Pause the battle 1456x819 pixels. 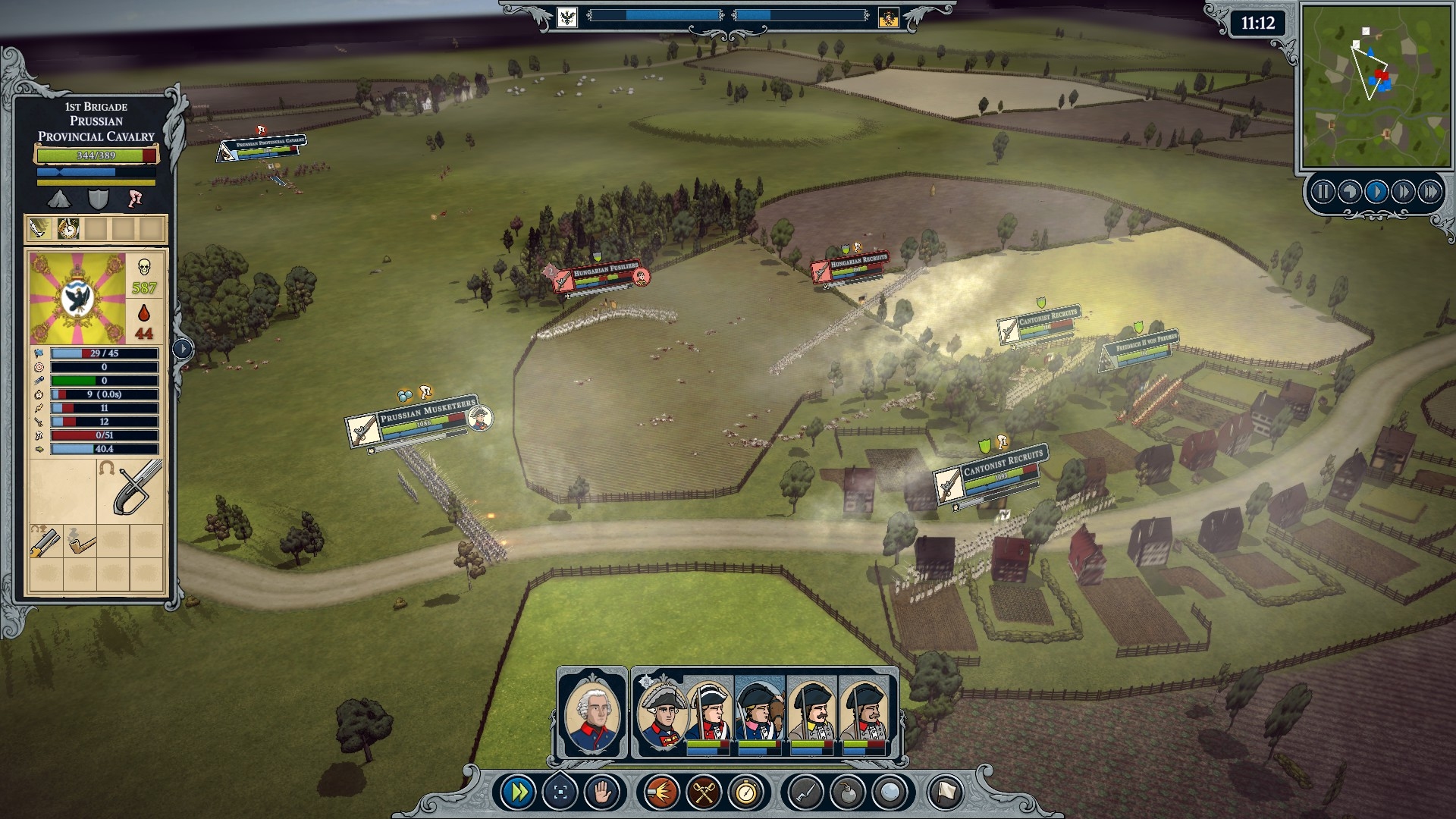click(x=1323, y=192)
